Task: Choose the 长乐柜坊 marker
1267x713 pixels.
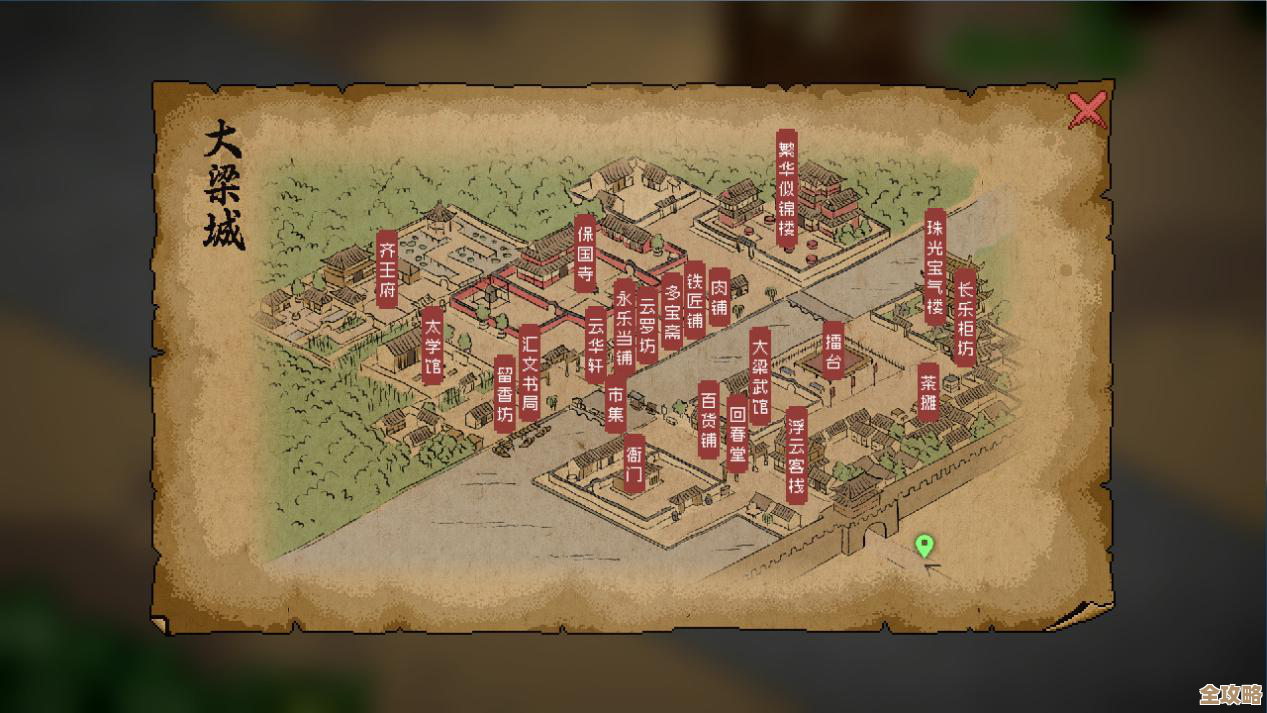Action: (964, 316)
